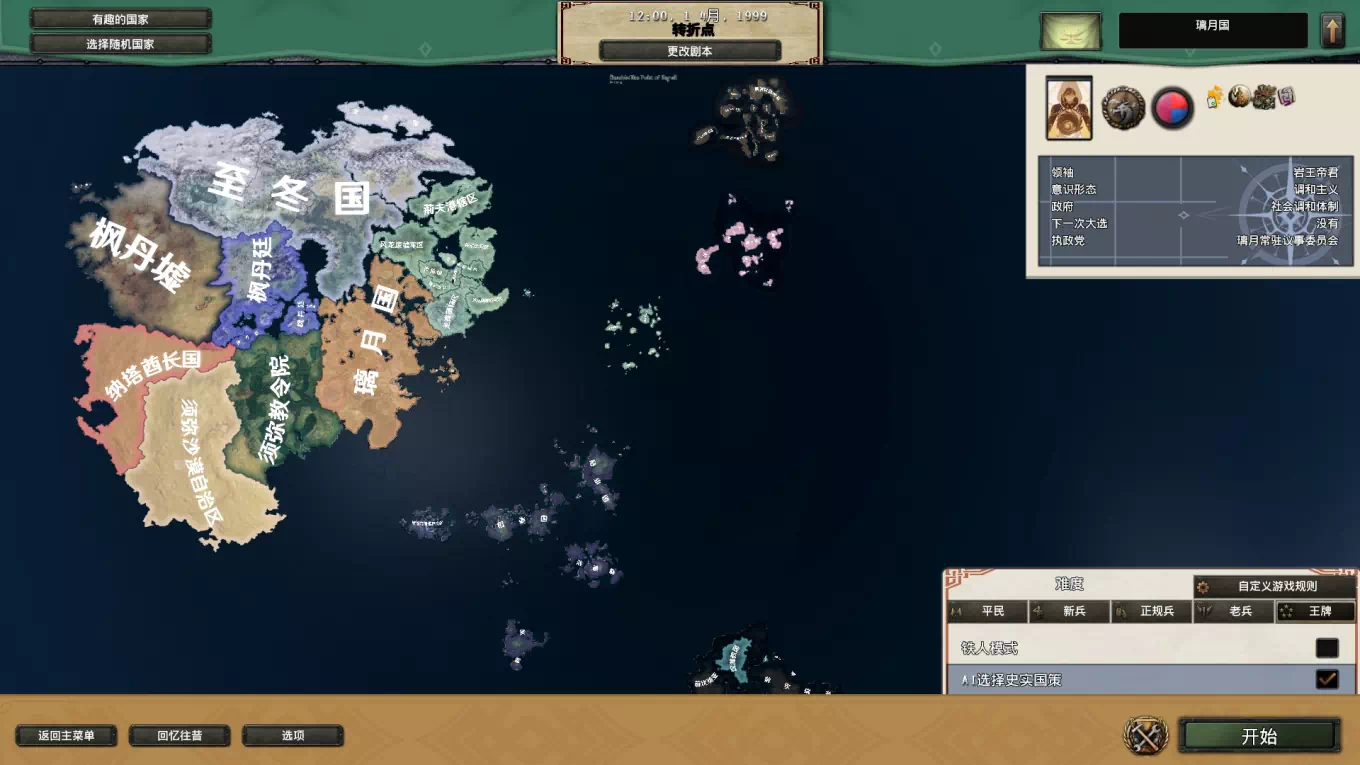Click the 更改剧本 scenario button
This screenshot has height=765, width=1360.
(x=690, y=51)
